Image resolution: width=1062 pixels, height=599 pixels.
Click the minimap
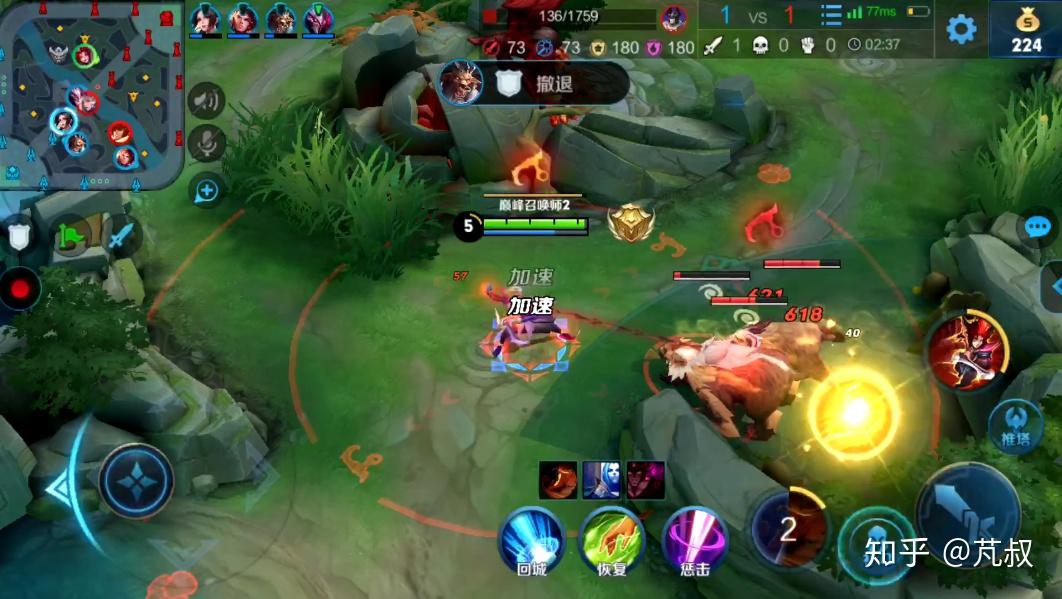(93, 94)
